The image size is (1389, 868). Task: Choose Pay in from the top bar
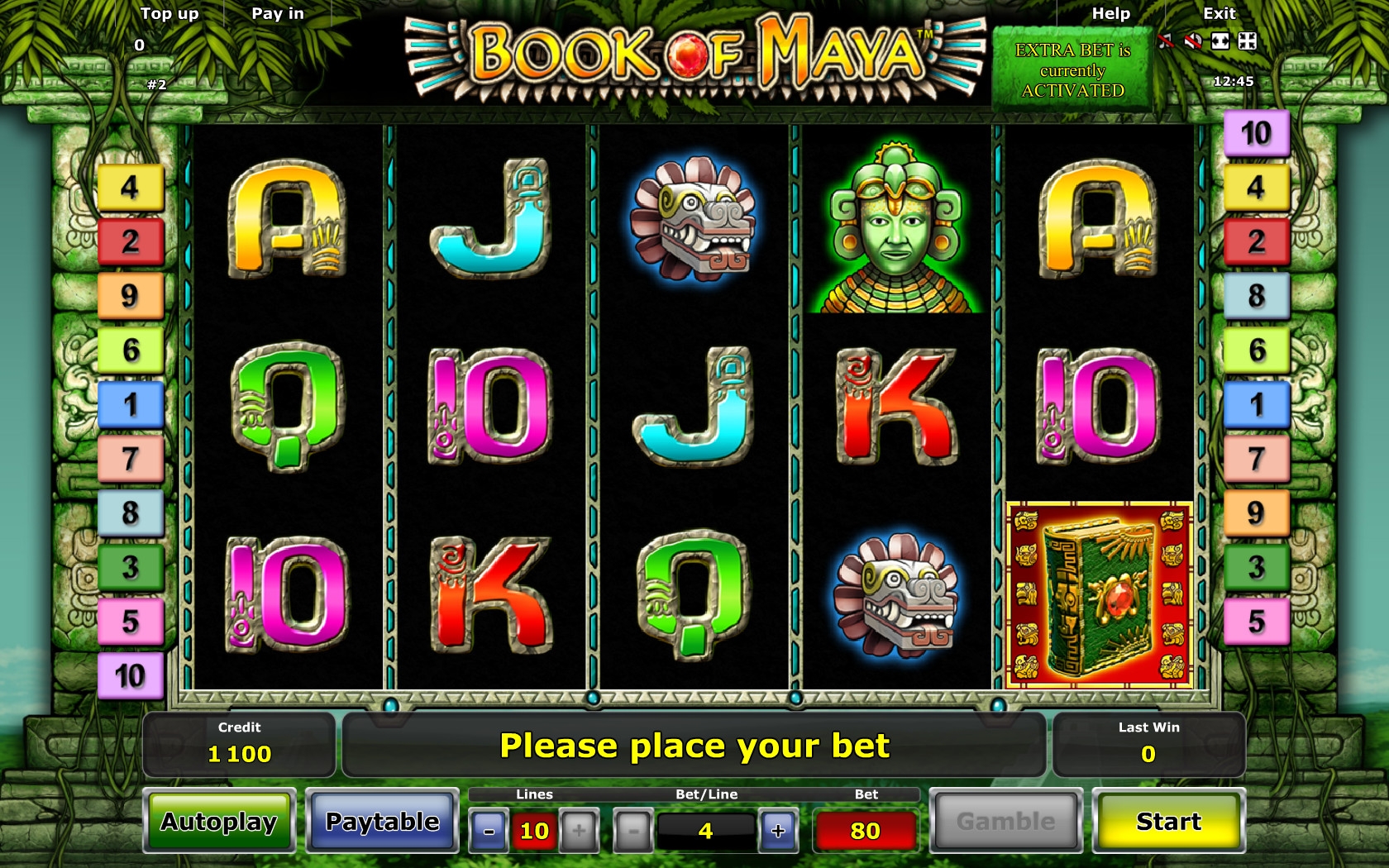pos(278,14)
